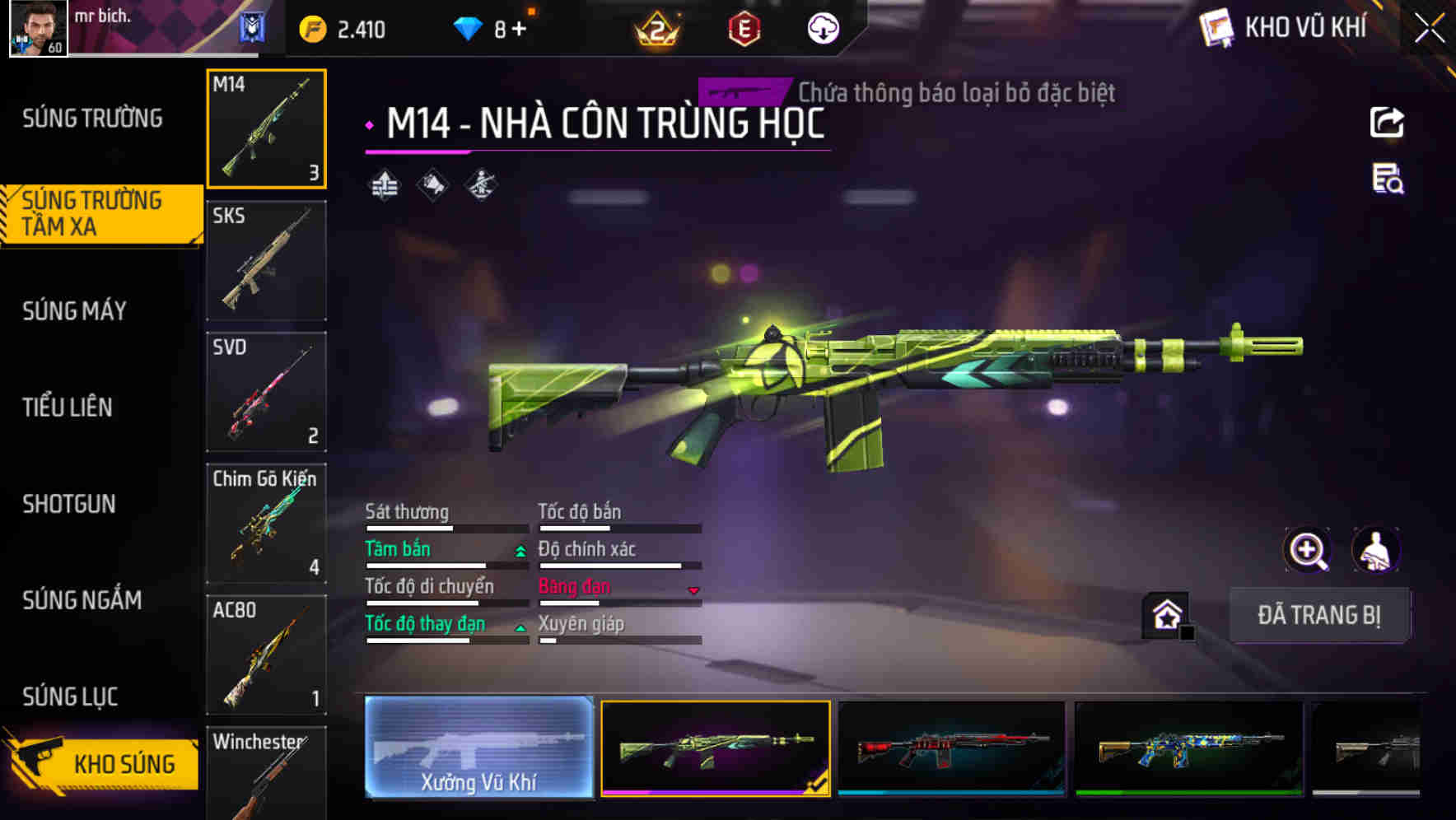Click the soldier perk icon beside megaphone icon
This screenshot has width=1456, height=820.
point(481,185)
